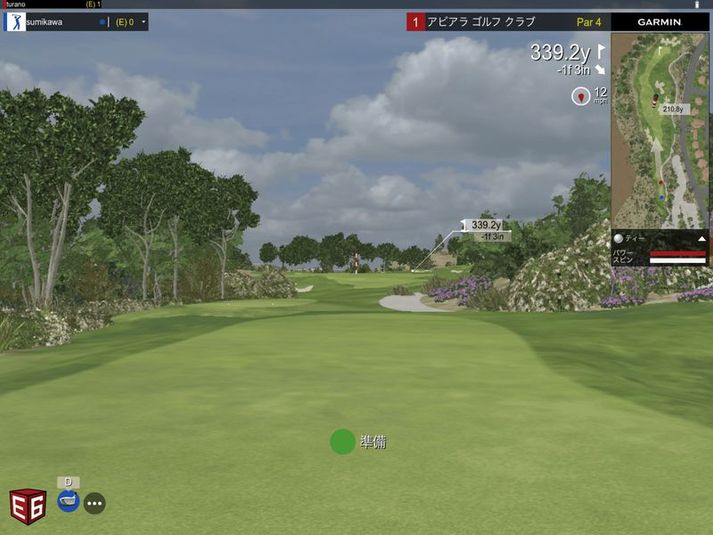Click the wind direction compass icon

pos(580,96)
